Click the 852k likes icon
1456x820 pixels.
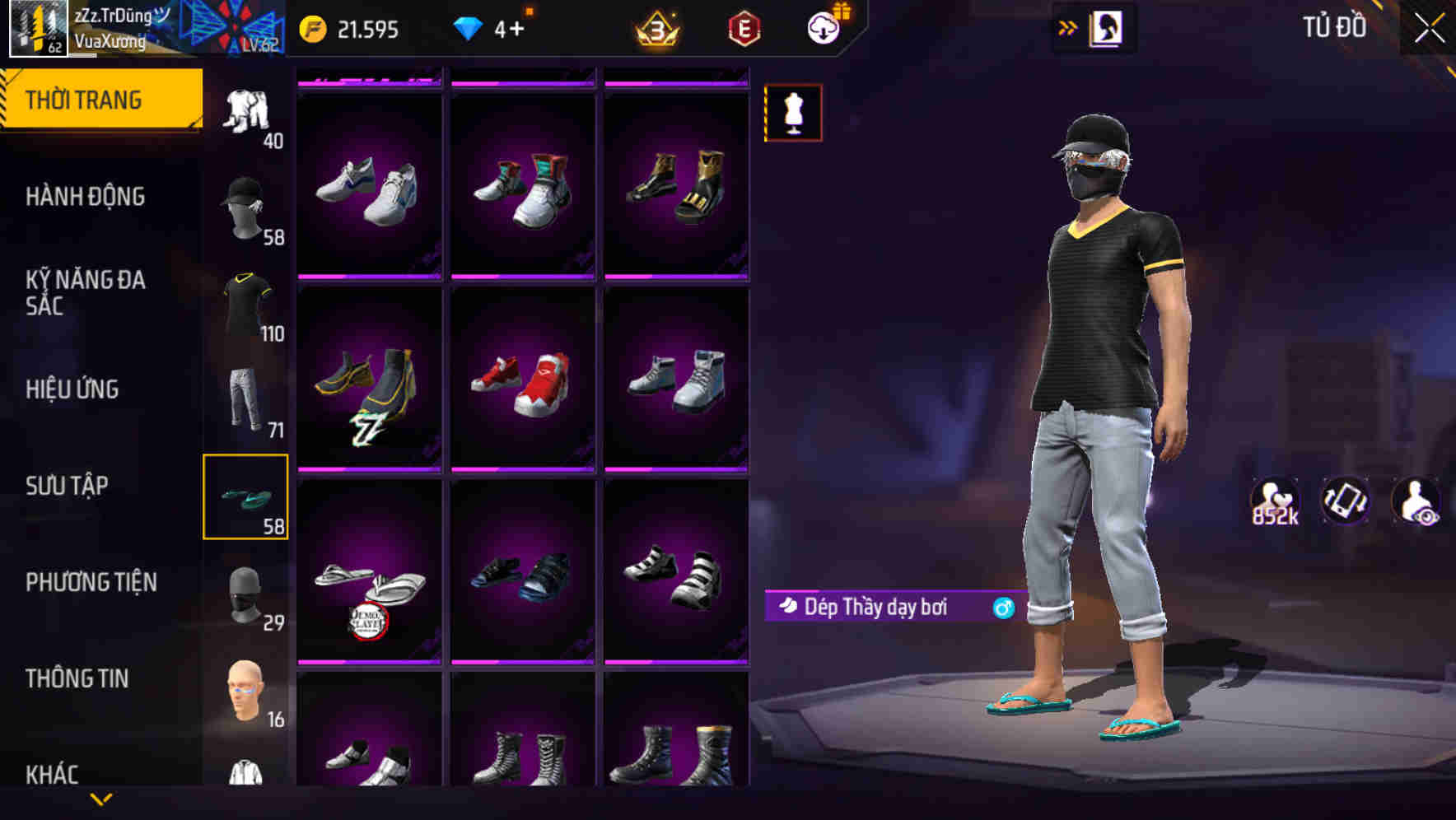(x=1276, y=501)
